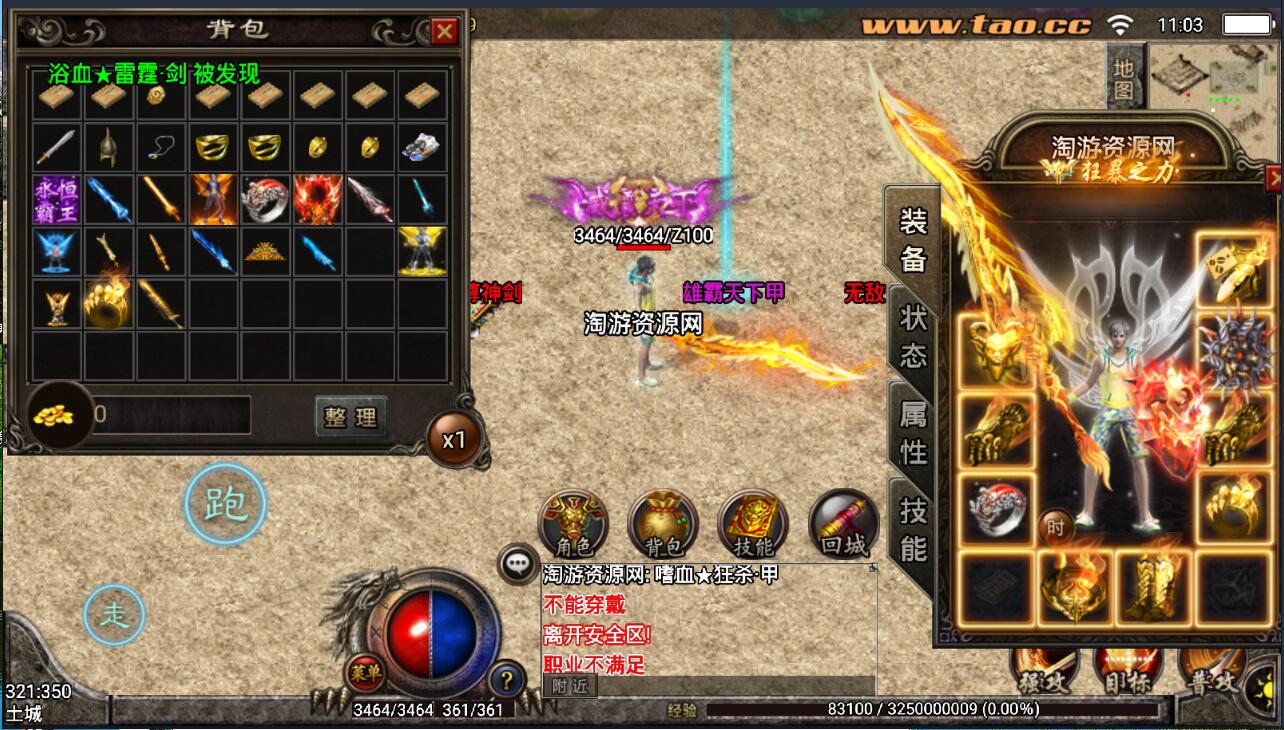This screenshot has width=1284, height=730.
Task: Open the chat speech bubble
Action: pyautogui.click(x=517, y=565)
